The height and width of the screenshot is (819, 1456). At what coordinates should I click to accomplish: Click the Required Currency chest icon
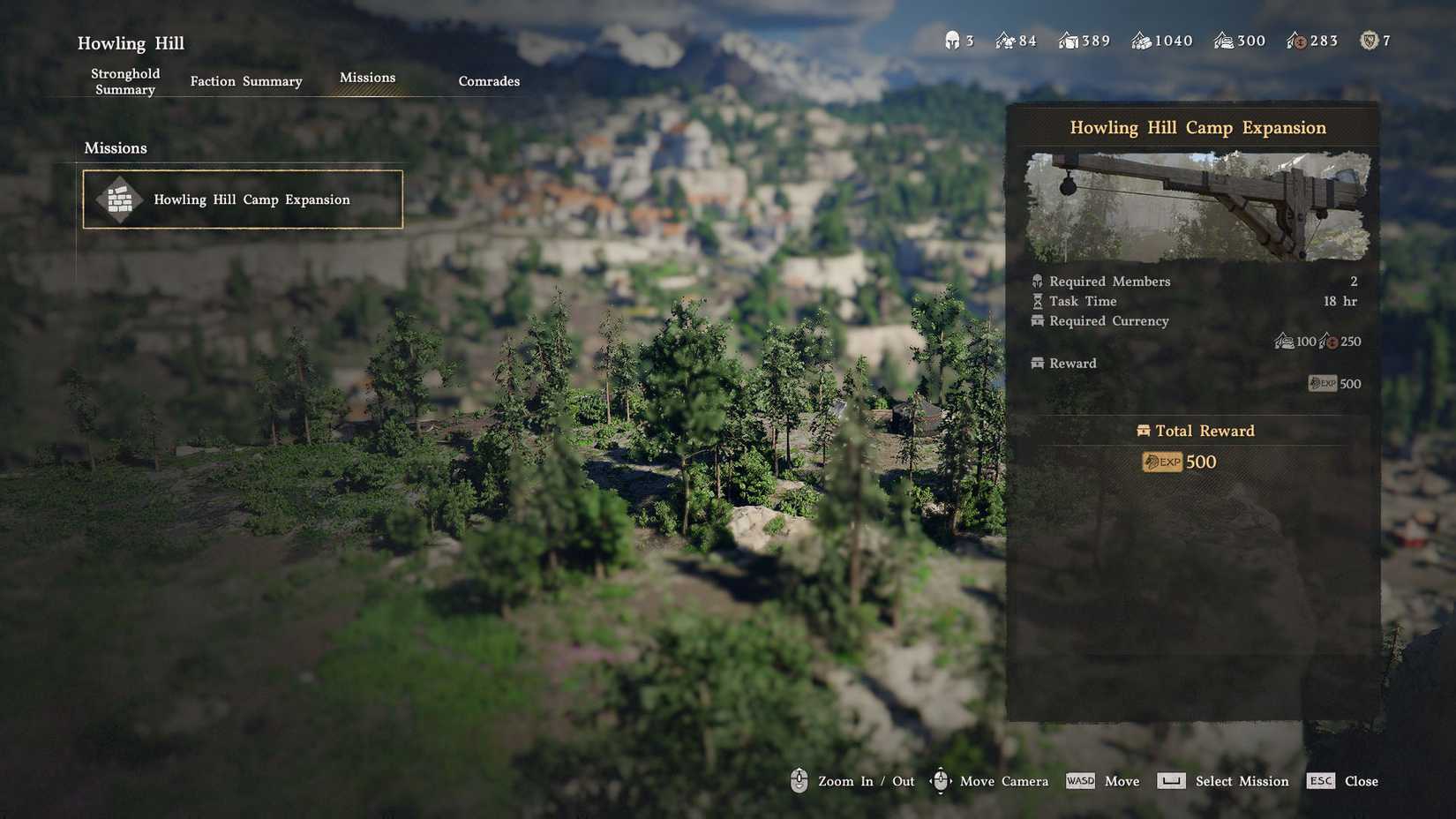pos(1038,320)
